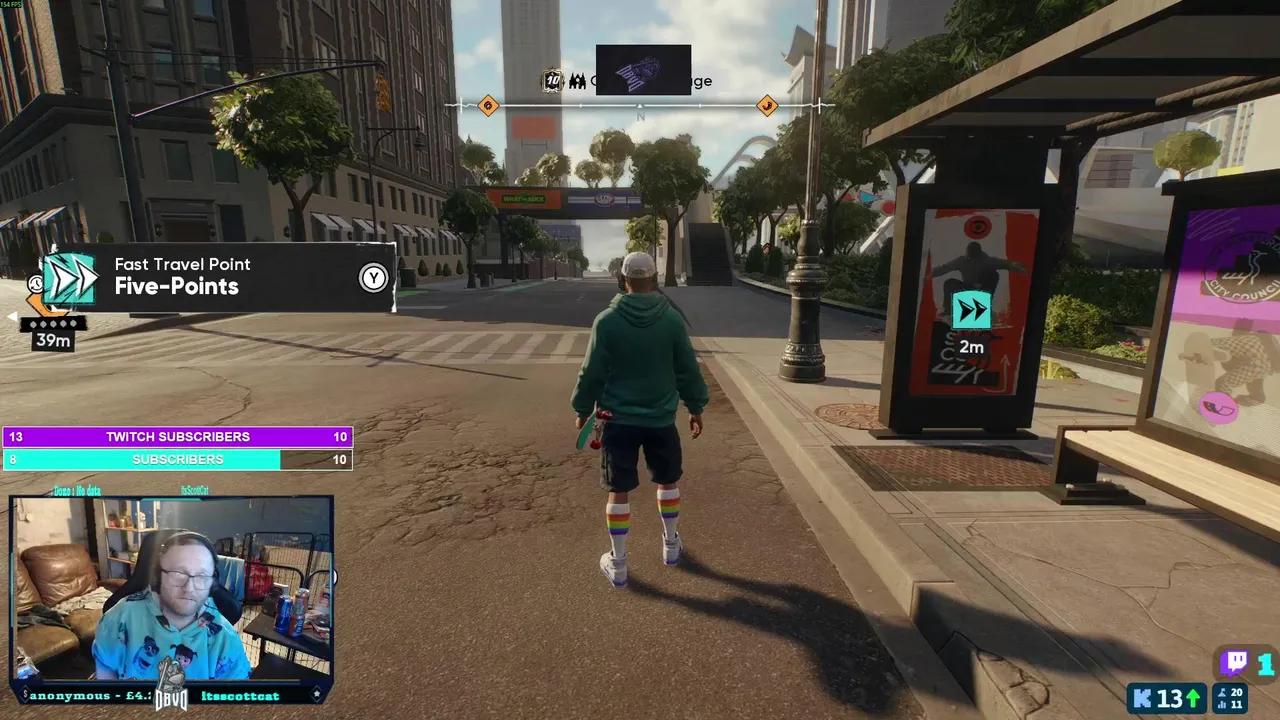Open the Twitch chat icon in the bottom-right
The height and width of the screenshot is (720, 1280).
pyautogui.click(x=1235, y=662)
